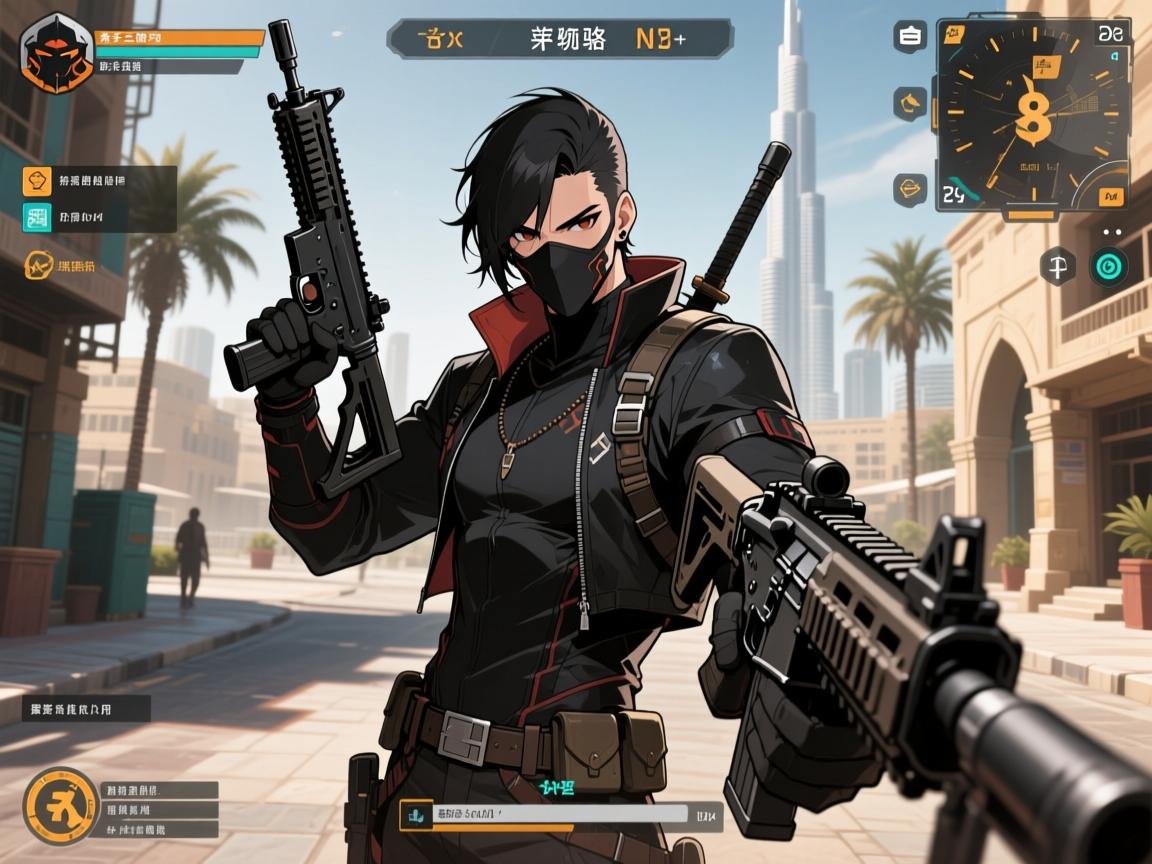Click the dark hexagon cross-symbol icon
The height and width of the screenshot is (864, 1152).
pos(1057,266)
